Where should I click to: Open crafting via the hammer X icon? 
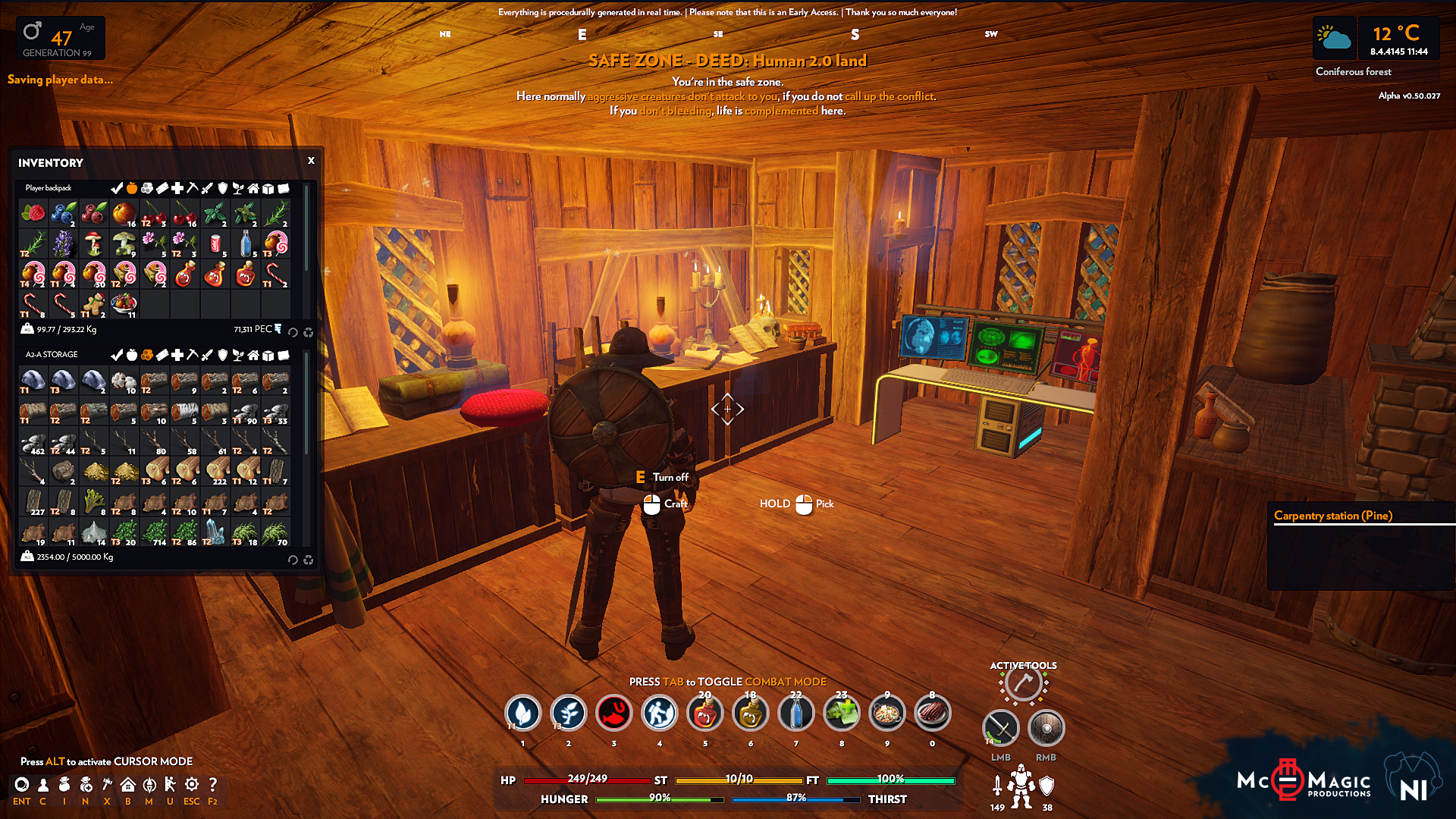(x=108, y=784)
